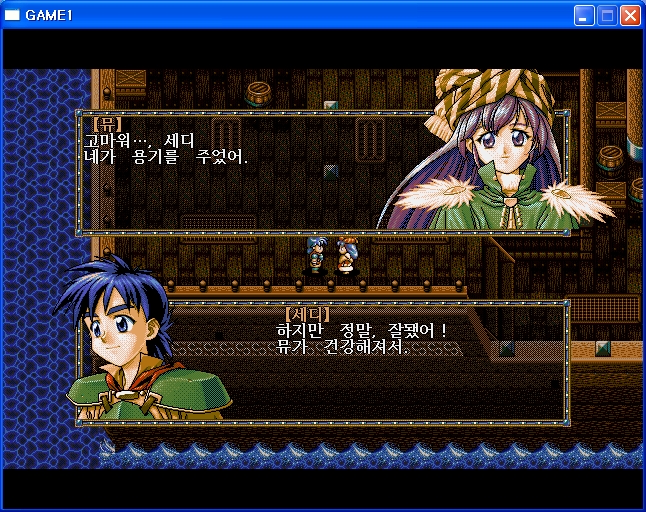Minimize the GAME1 window
Viewport: 646px width, 512px height.
[x=584, y=15]
